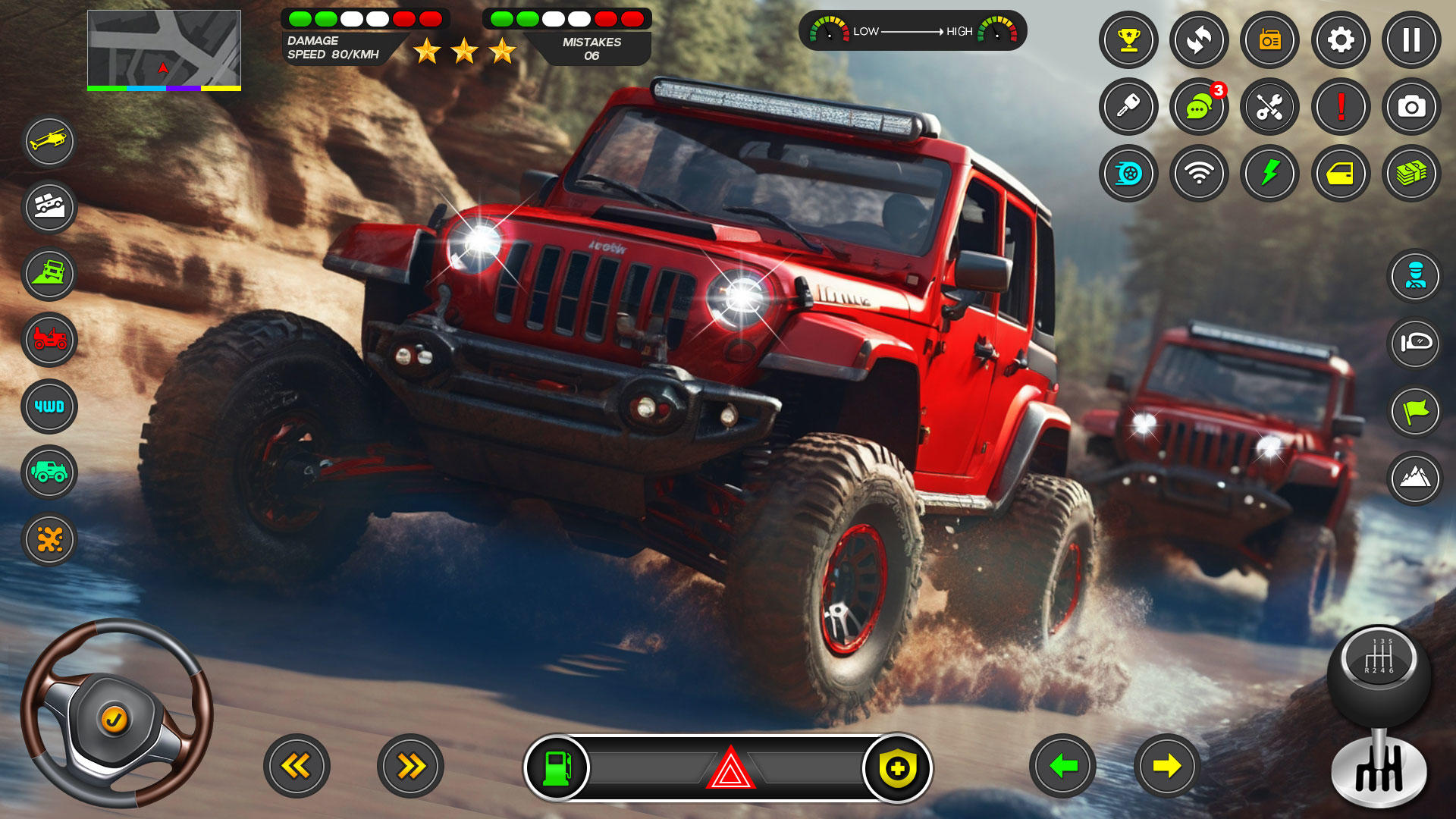Activate the nitro boost

(x=1128, y=174)
